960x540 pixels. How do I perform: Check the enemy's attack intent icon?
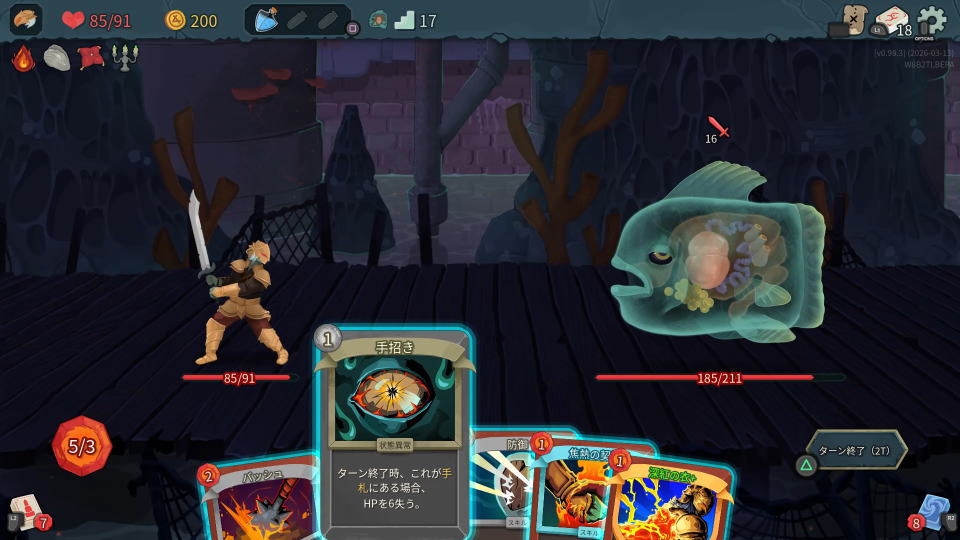tap(717, 128)
